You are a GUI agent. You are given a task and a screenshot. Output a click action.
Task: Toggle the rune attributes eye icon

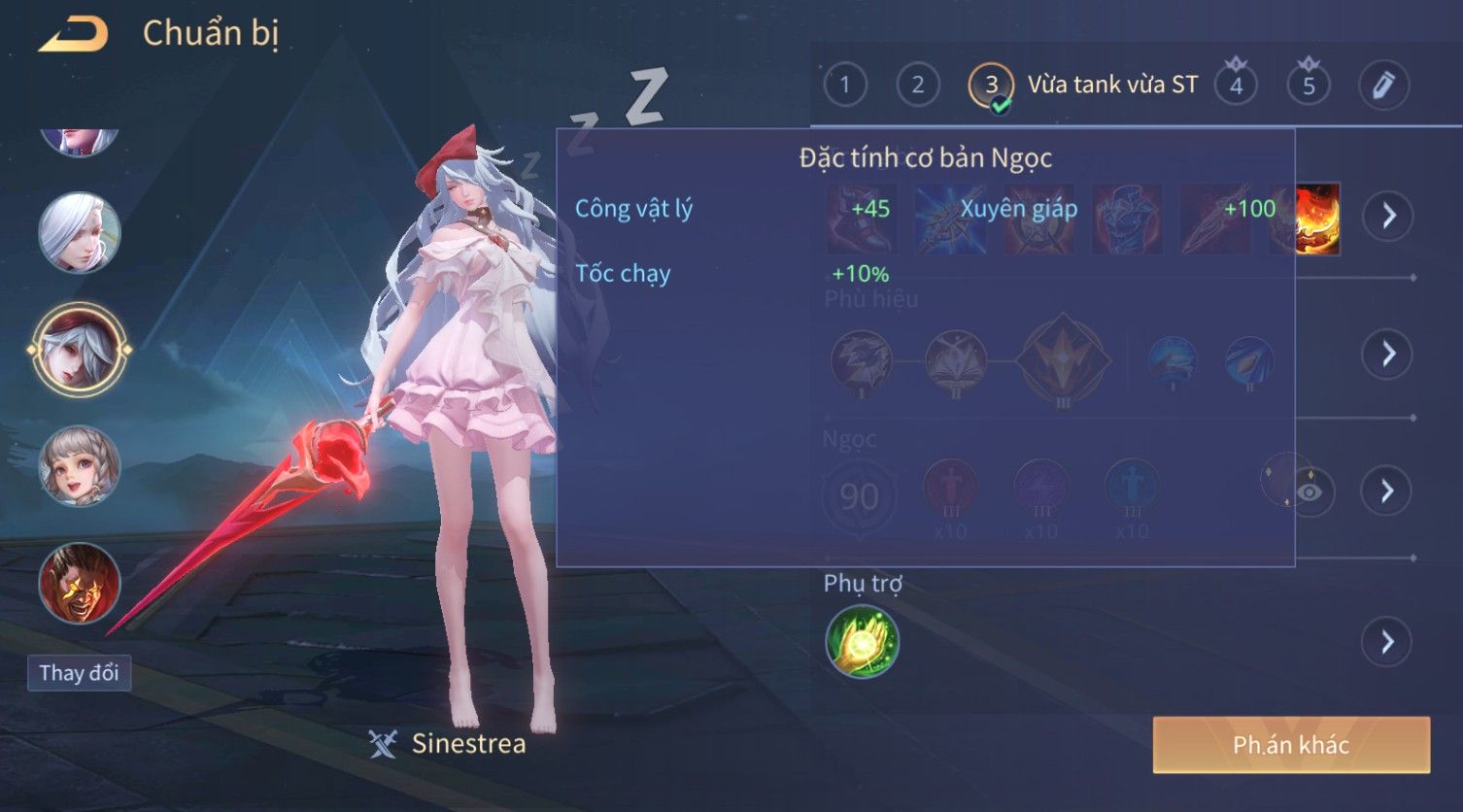[x=1310, y=492]
